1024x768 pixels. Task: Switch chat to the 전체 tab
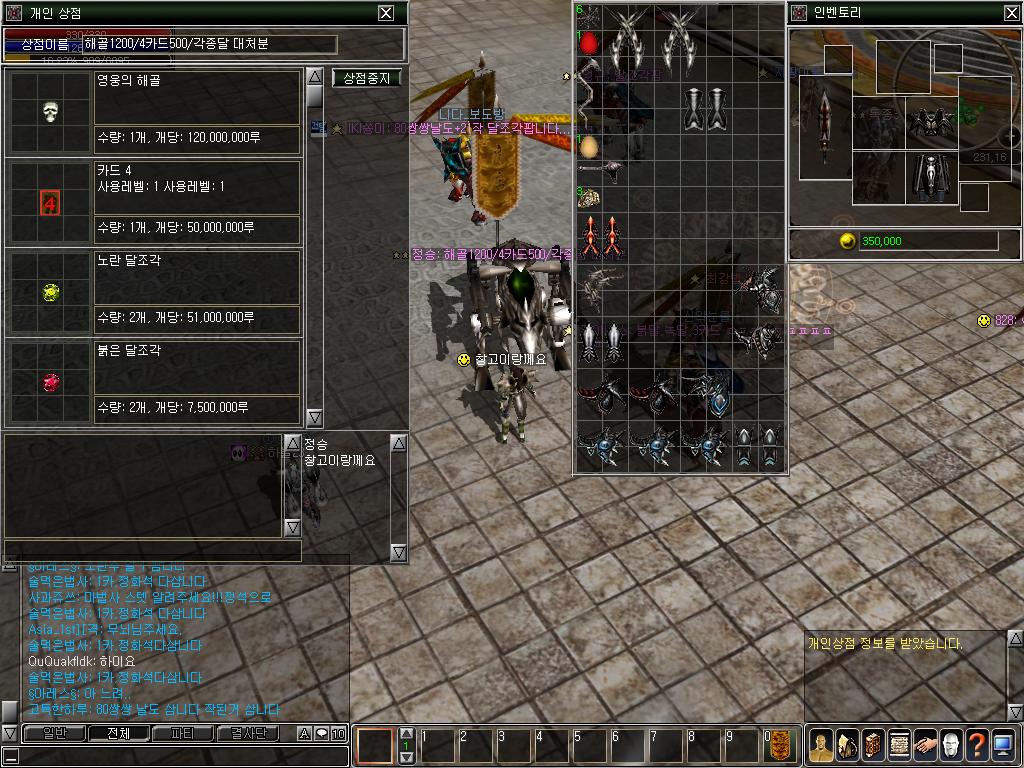click(118, 734)
